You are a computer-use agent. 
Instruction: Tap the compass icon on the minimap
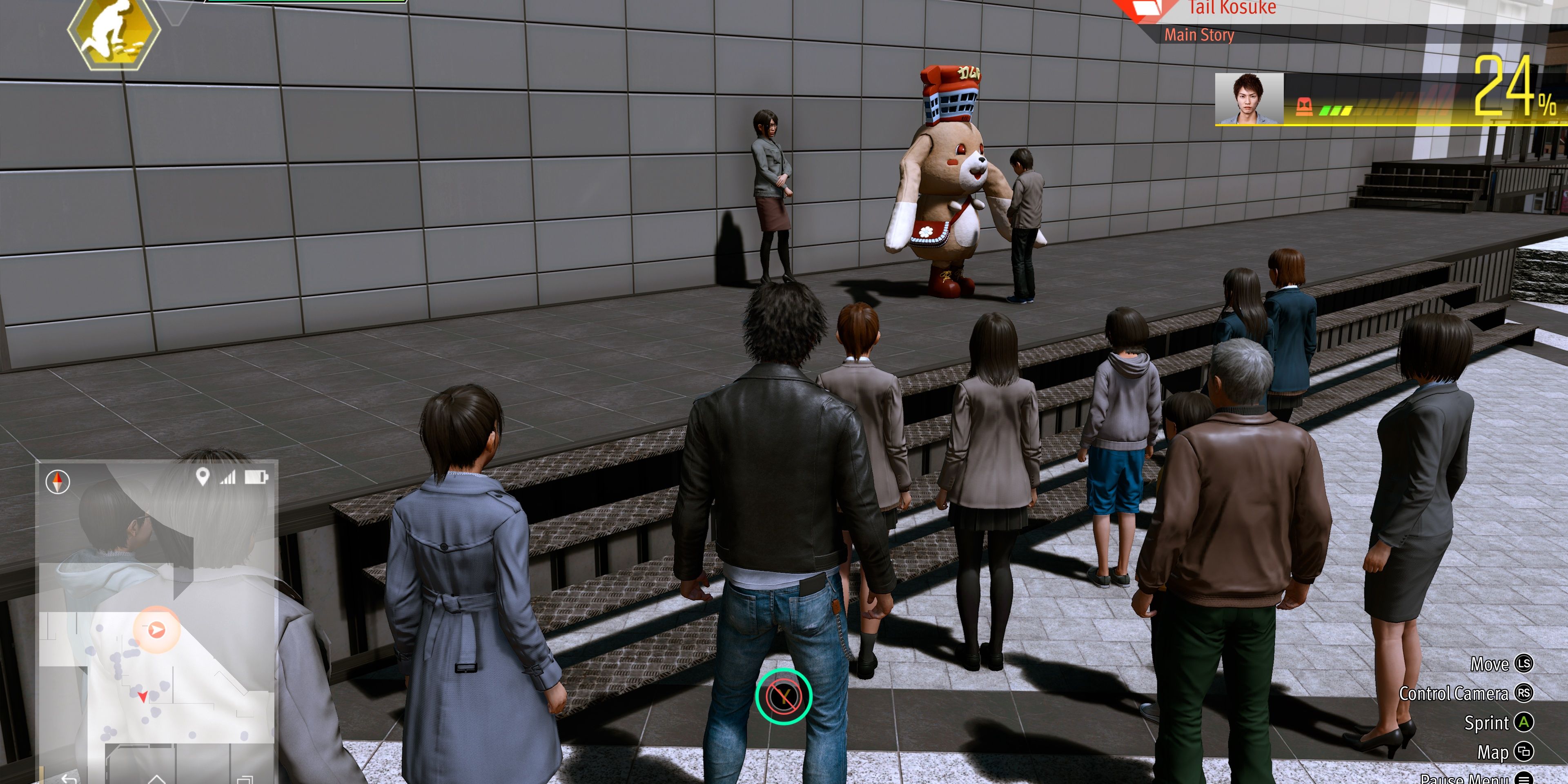point(58,483)
